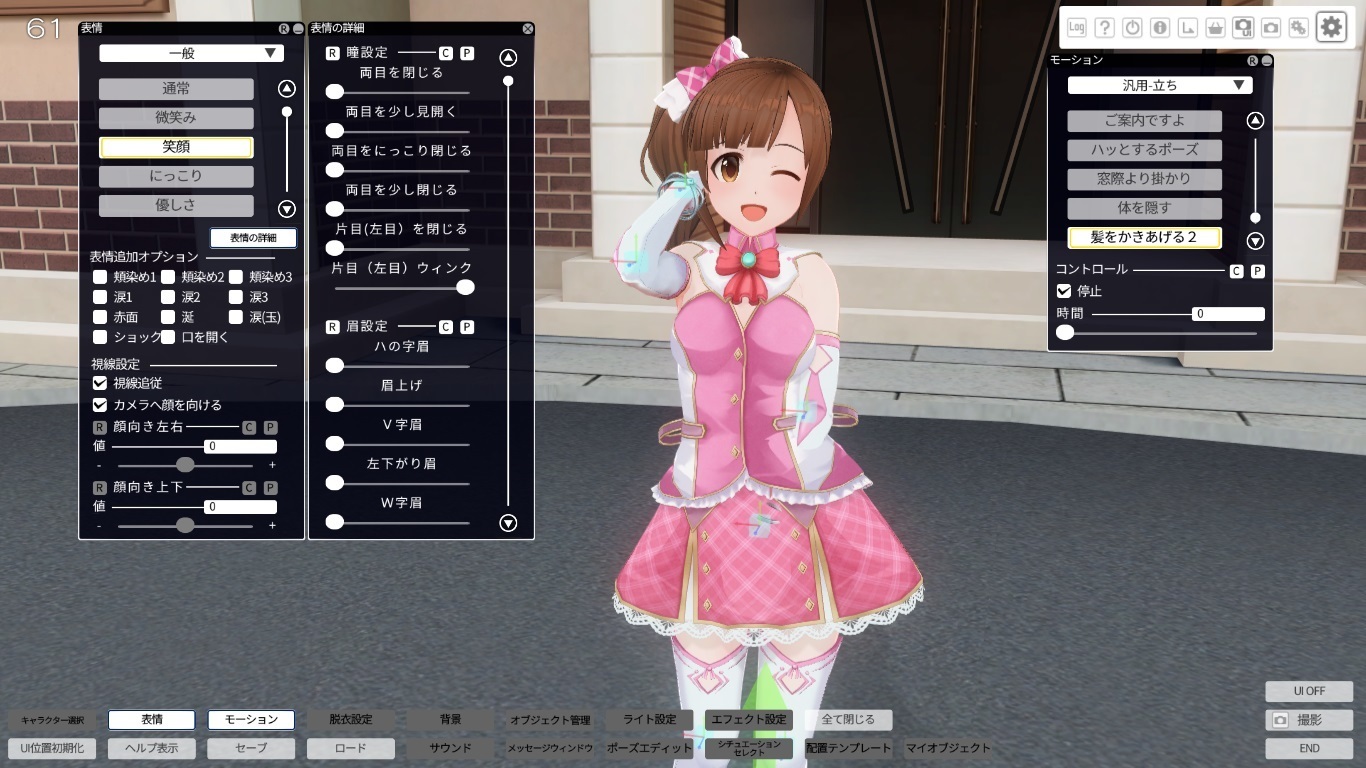The image size is (1366, 768).
Task: Open the 背景 menu at the bottom
Action: (x=449, y=719)
